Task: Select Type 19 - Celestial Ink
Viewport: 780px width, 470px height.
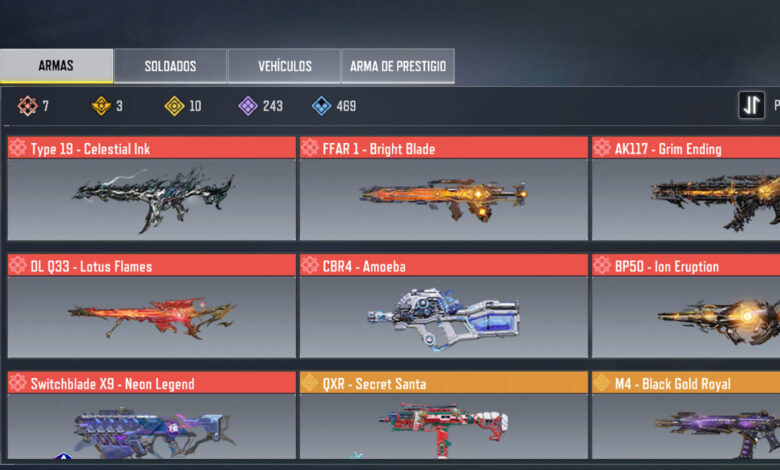Action: pos(151,188)
